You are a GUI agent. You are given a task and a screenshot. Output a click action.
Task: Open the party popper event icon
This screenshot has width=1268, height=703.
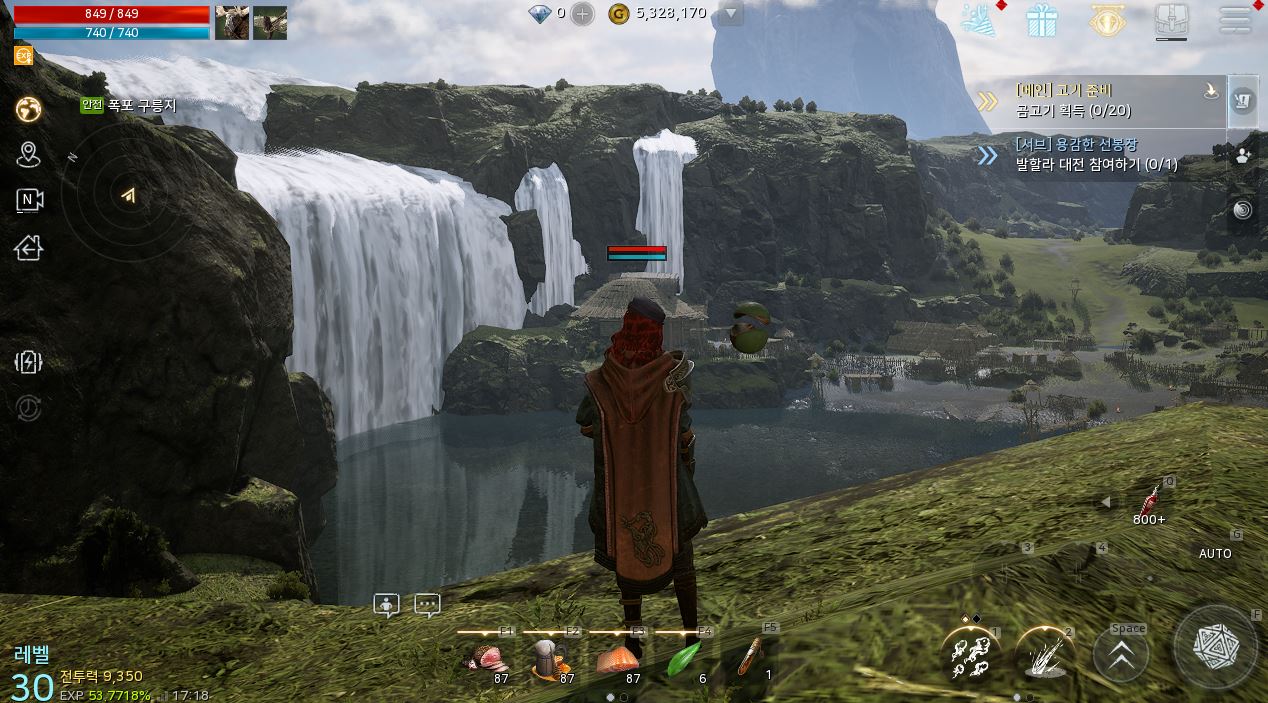[x=978, y=20]
